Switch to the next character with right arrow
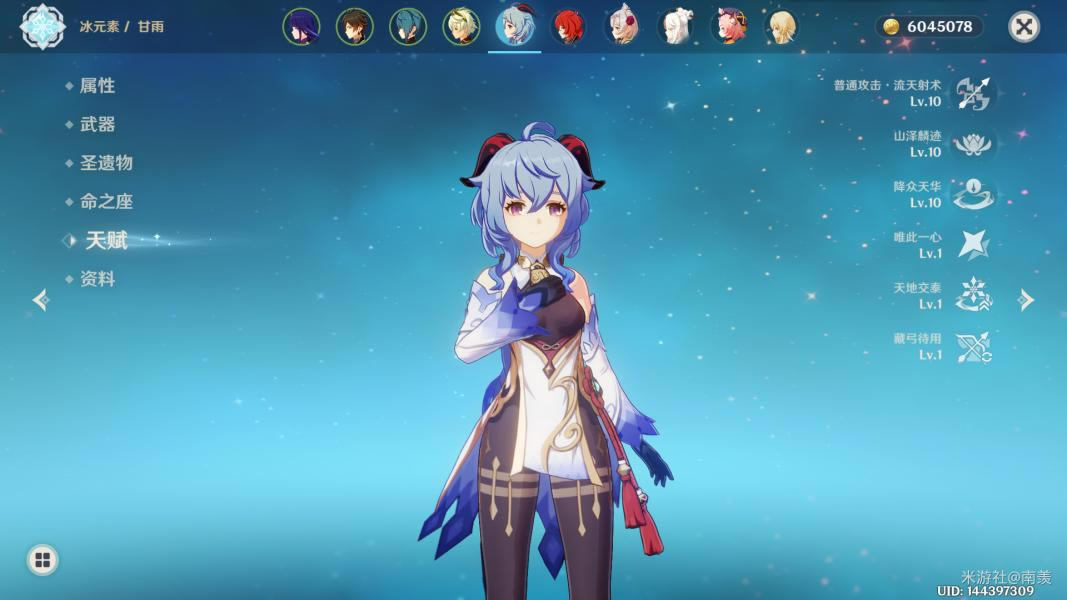Screen dimensions: 1067x600 (x=1026, y=299)
